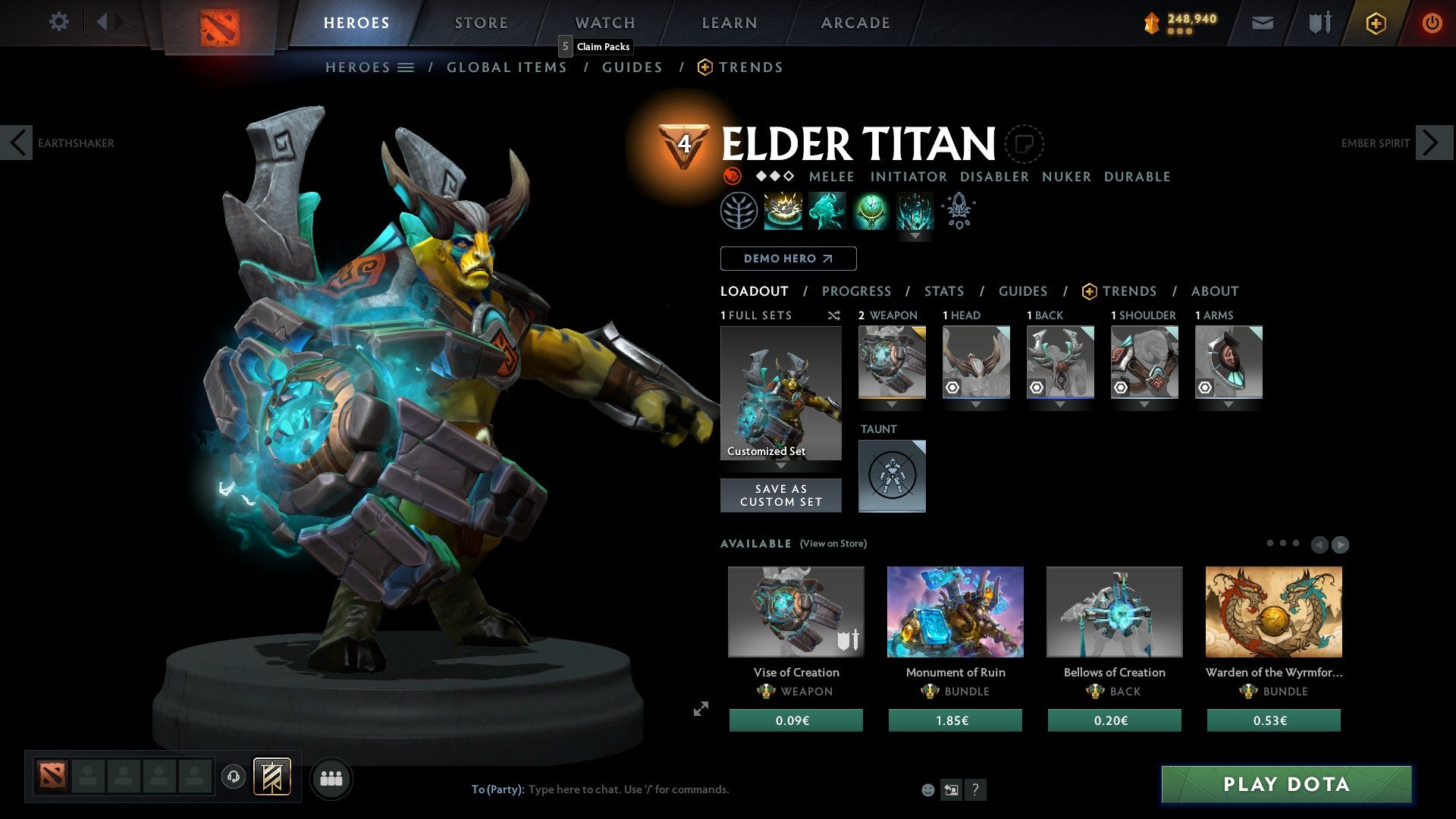
Task: Select the Astral Spirit ability icon
Action: 827,210
